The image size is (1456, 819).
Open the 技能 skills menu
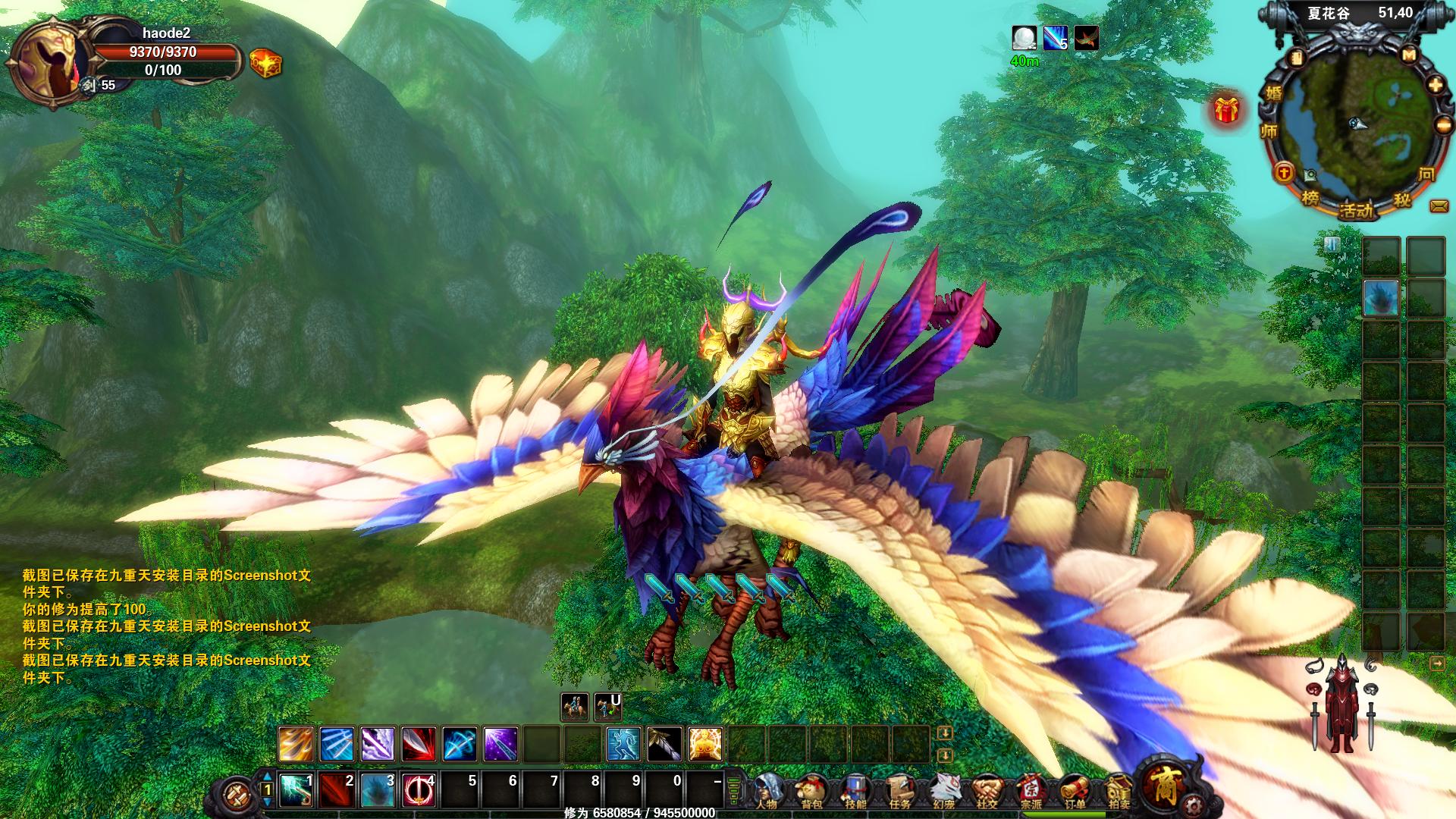[855, 792]
